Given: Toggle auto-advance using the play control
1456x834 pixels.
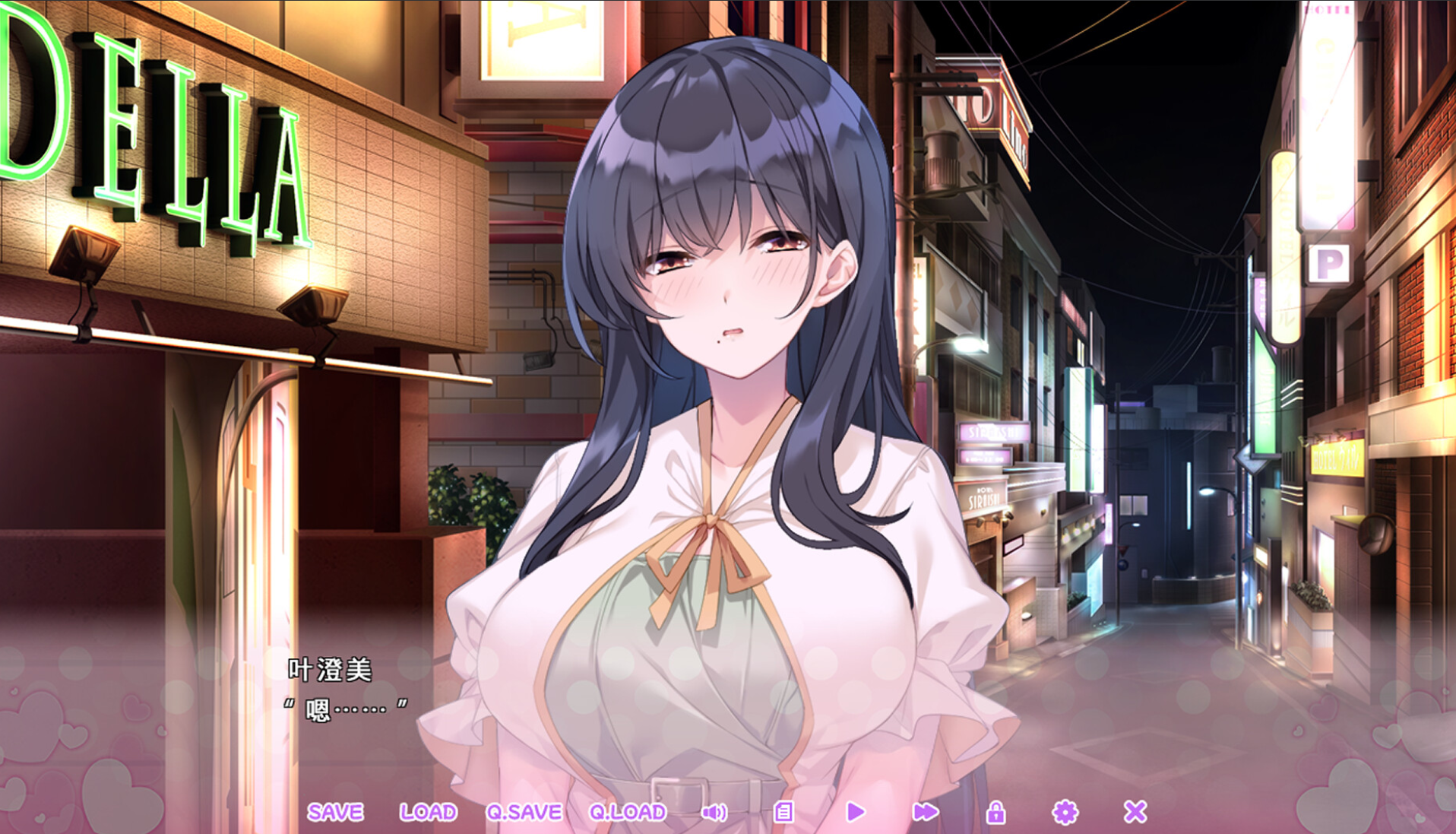Looking at the screenshot, I should [x=856, y=812].
